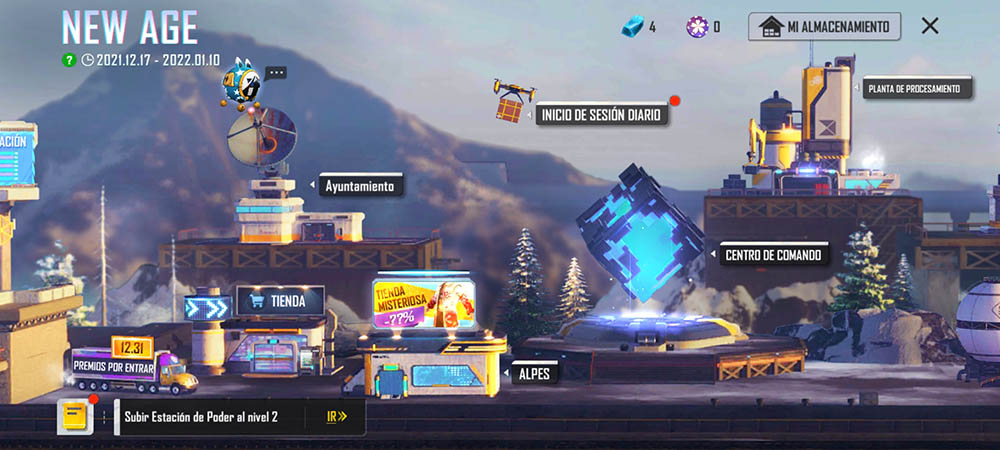Select the delivery drone crate icon
This screenshot has height=450, width=1000.
[513, 100]
